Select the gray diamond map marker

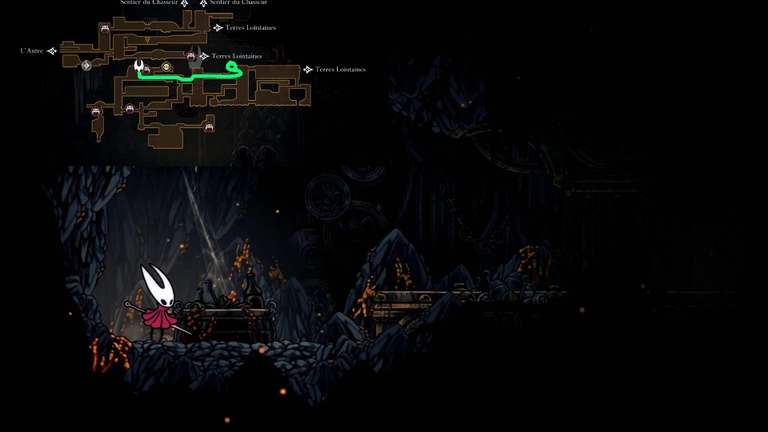(x=87, y=66)
